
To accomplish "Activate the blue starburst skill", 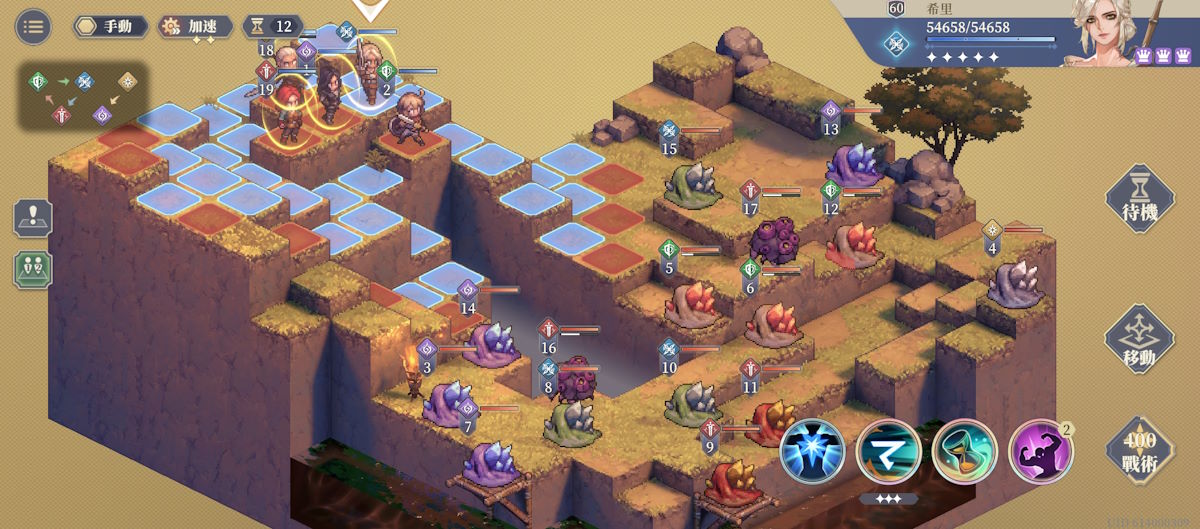I will 812,451.
